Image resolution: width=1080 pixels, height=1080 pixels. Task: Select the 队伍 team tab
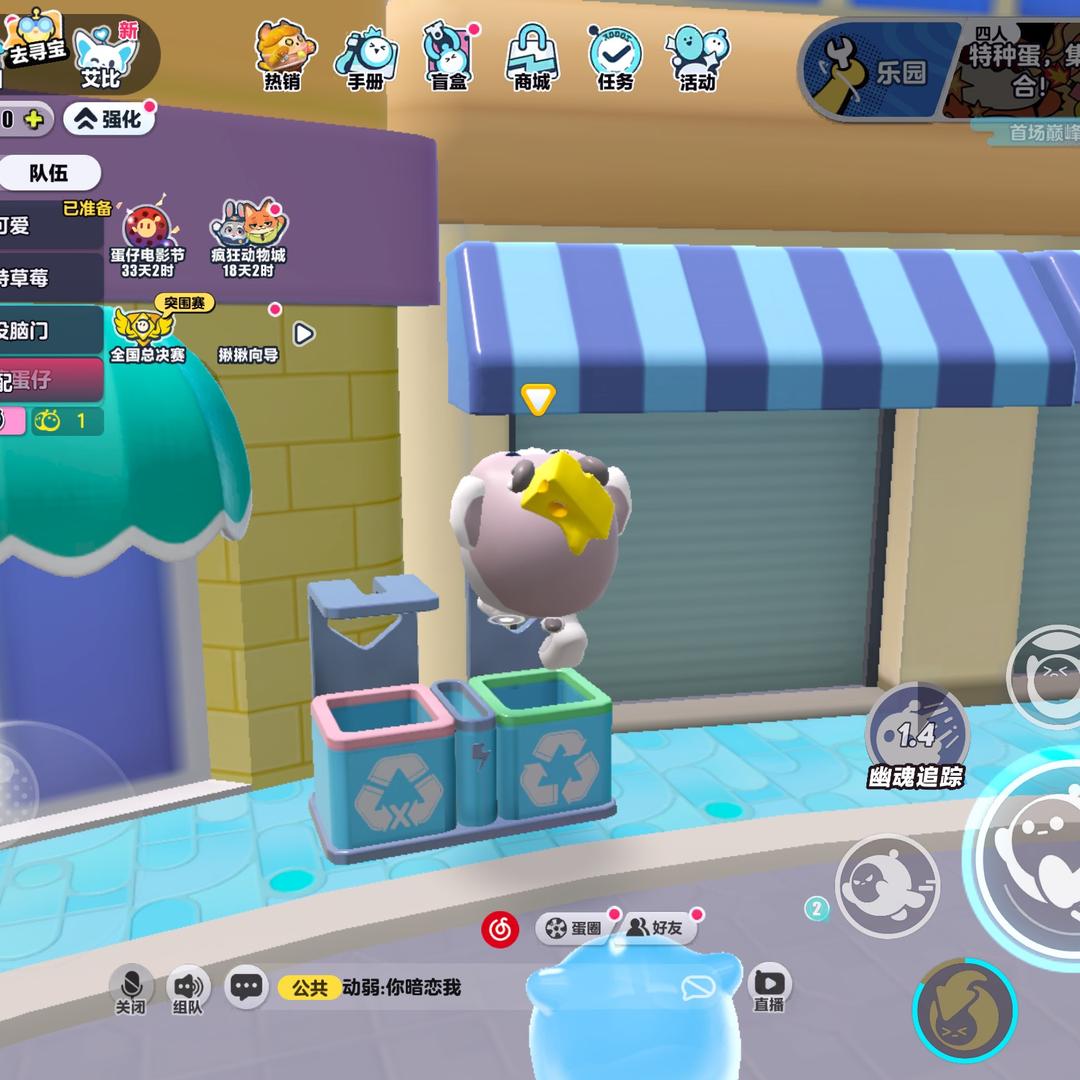coord(49,173)
